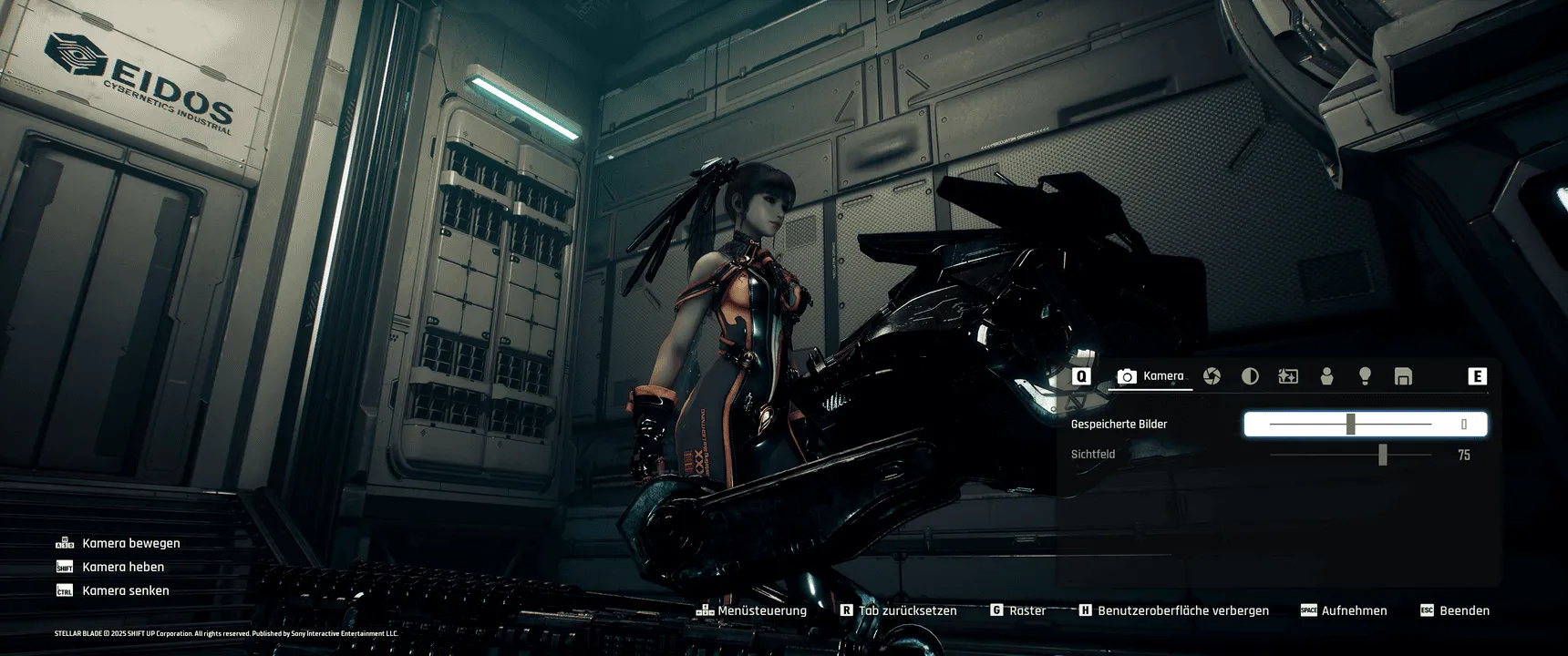Viewport: 1568px width, 656px height.
Task: Select the floppy disk save tab
Action: (1403, 376)
